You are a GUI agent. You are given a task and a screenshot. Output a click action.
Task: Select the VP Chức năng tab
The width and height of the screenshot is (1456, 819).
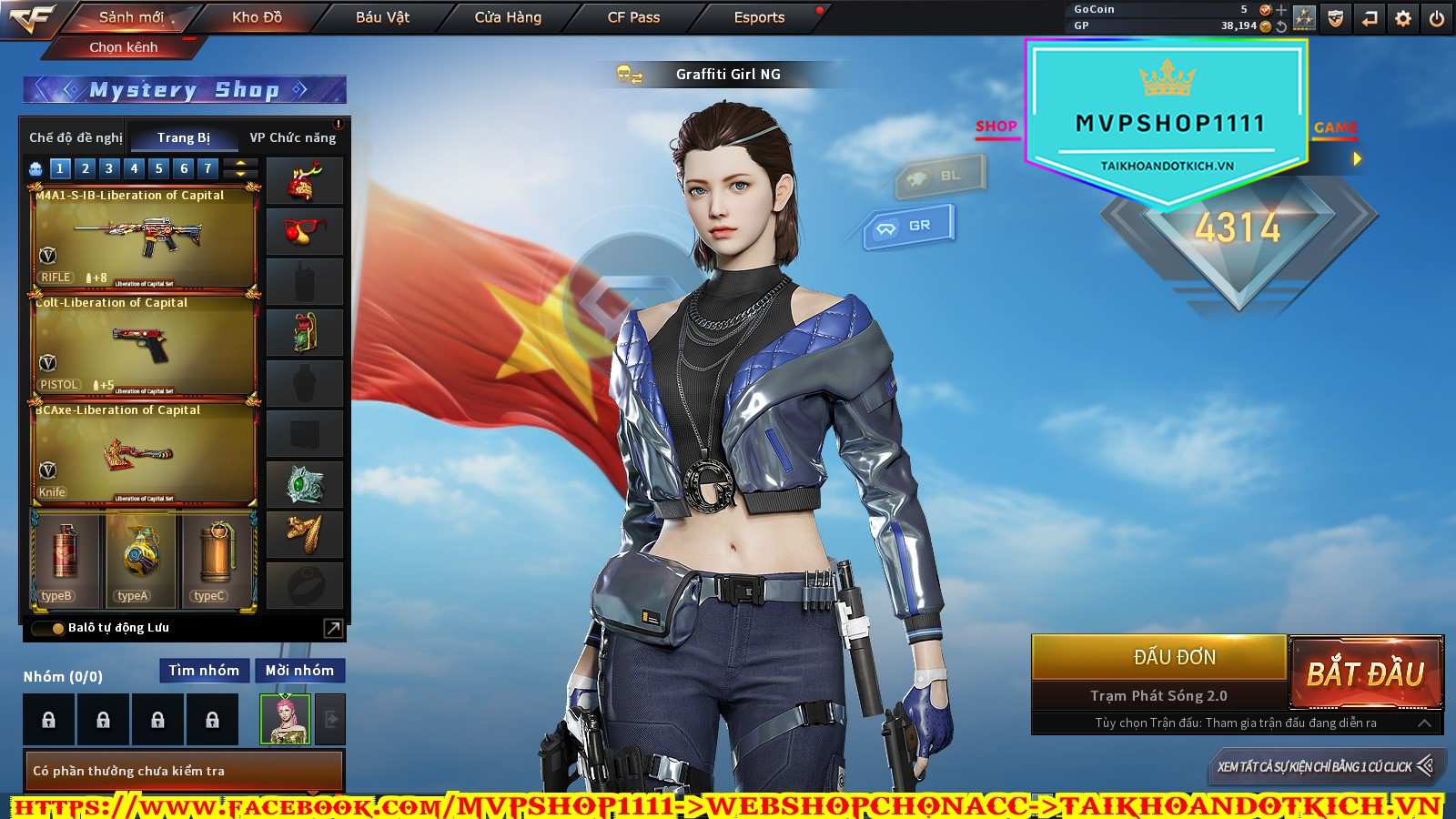pos(292,137)
